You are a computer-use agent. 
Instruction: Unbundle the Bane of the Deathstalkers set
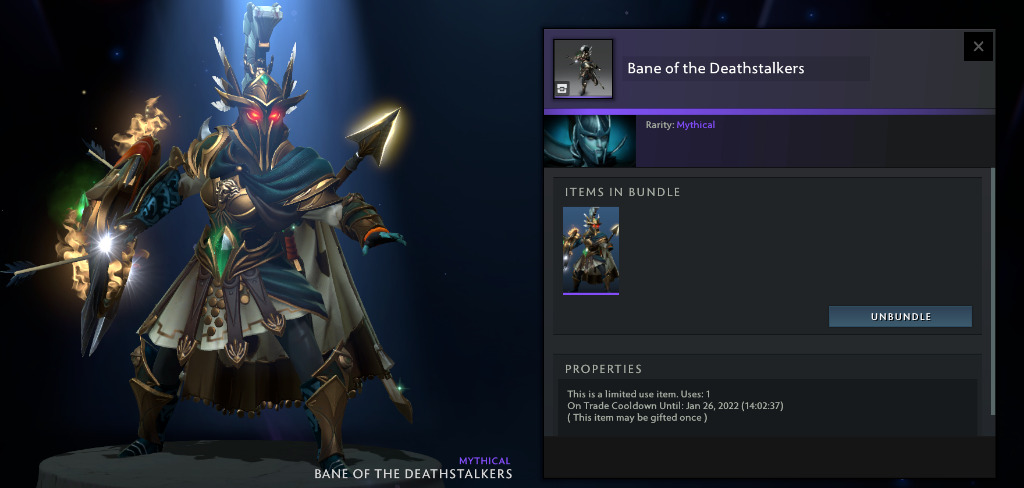coord(900,316)
